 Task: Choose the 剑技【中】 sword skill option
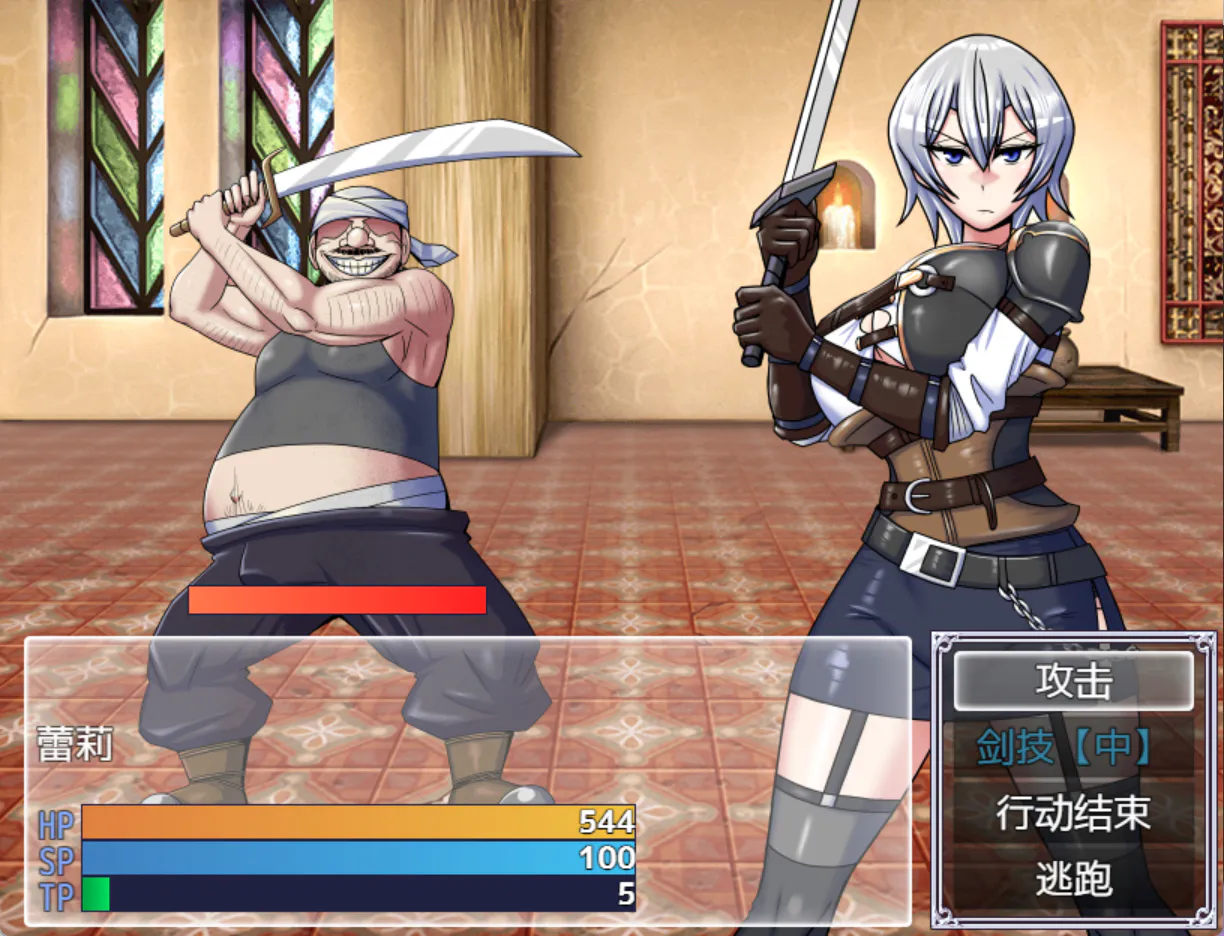click(1073, 748)
